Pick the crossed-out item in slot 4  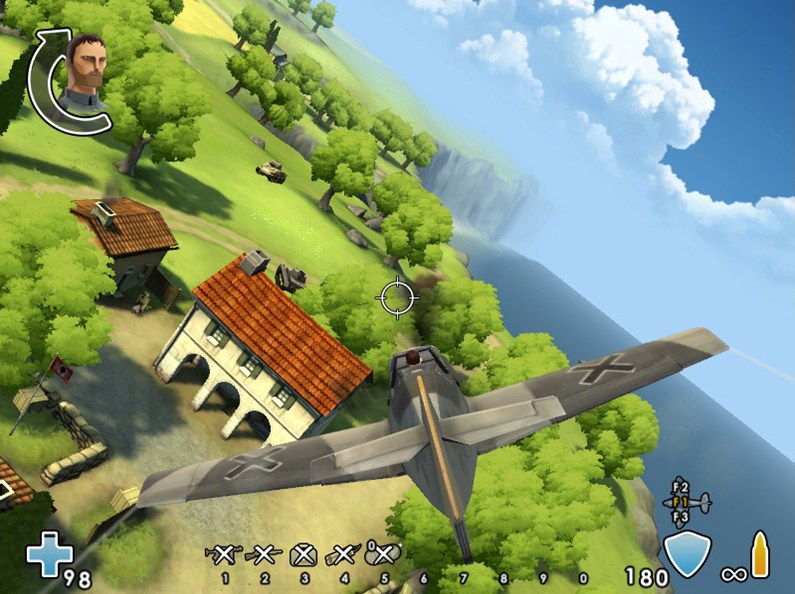tap(343, 554)
